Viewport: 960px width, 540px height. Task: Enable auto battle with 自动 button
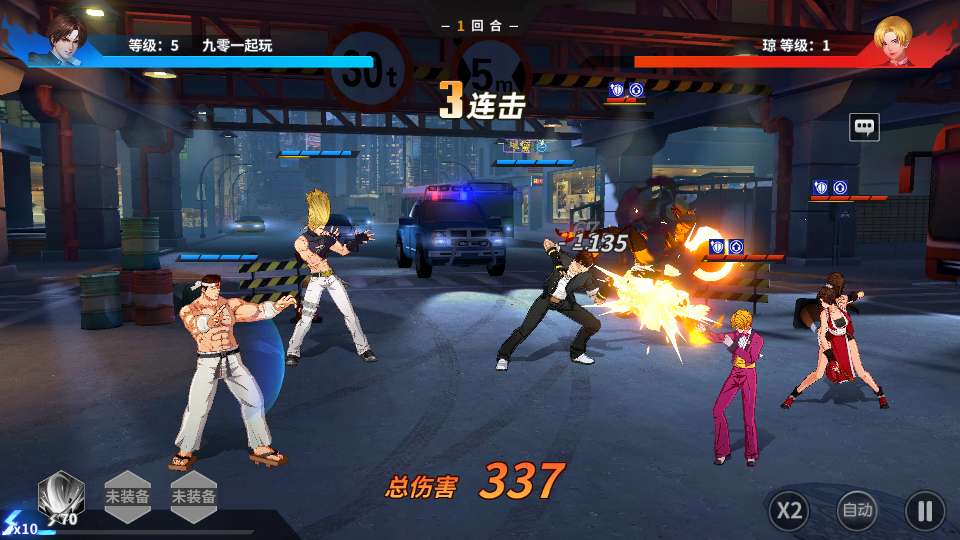point(857,511)
